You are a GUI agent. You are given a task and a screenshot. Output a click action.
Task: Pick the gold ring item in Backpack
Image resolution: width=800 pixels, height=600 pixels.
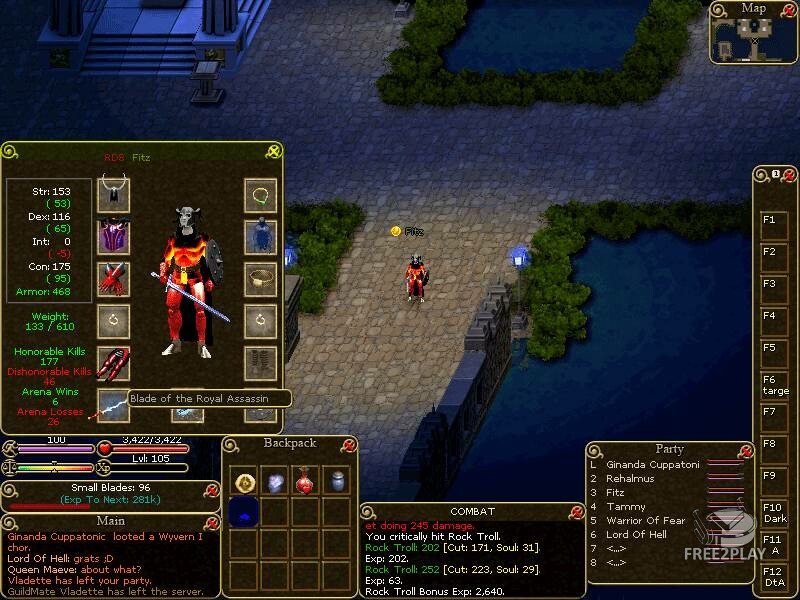[x=245, y=482]
